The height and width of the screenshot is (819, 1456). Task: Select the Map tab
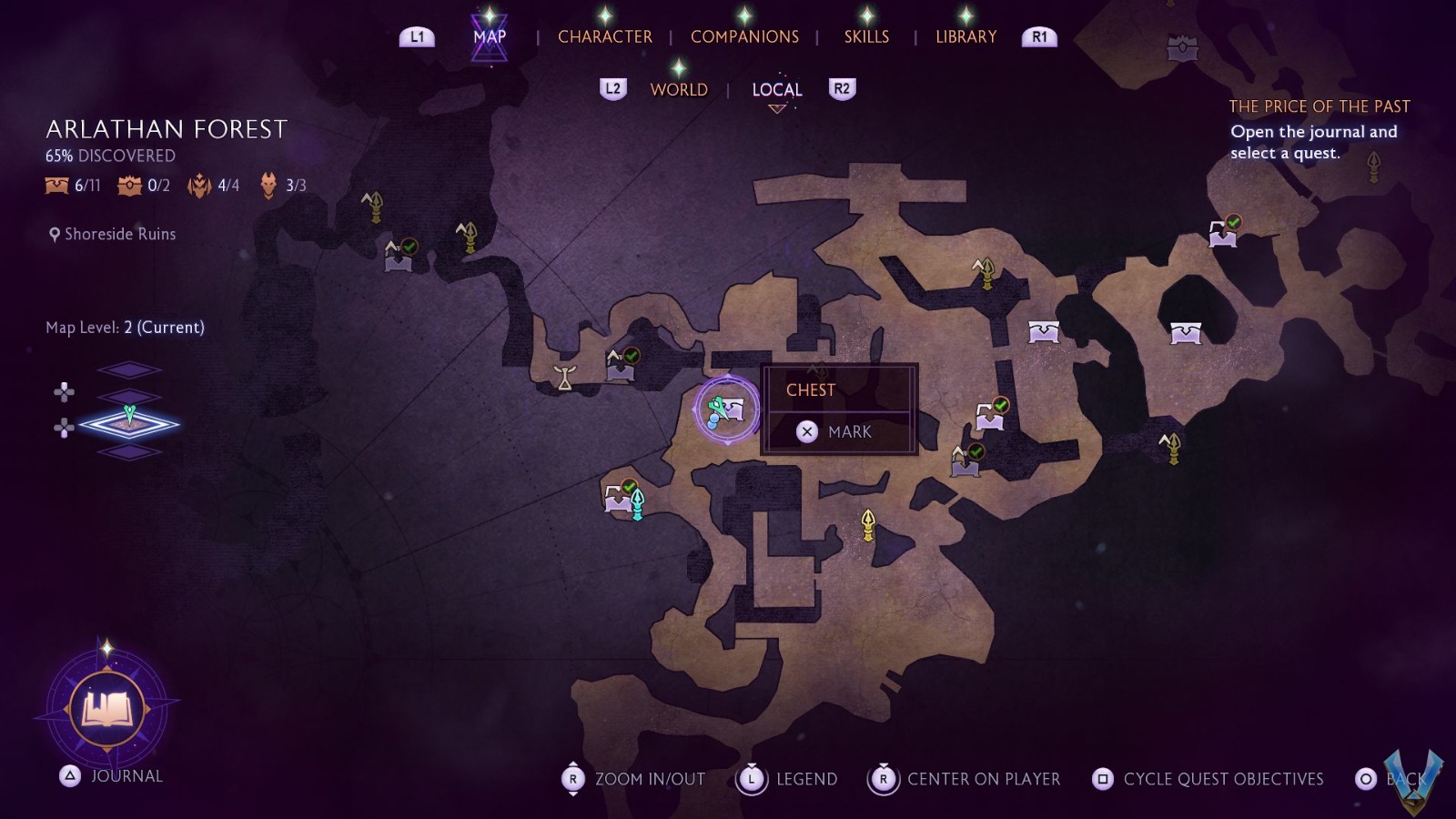point(490,37)
